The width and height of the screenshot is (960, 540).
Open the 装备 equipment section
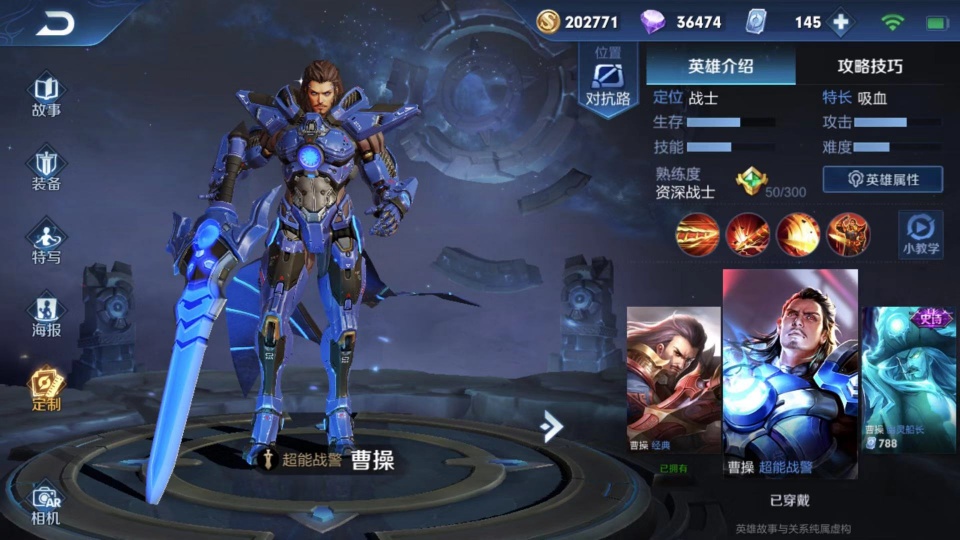pos(46,170)
